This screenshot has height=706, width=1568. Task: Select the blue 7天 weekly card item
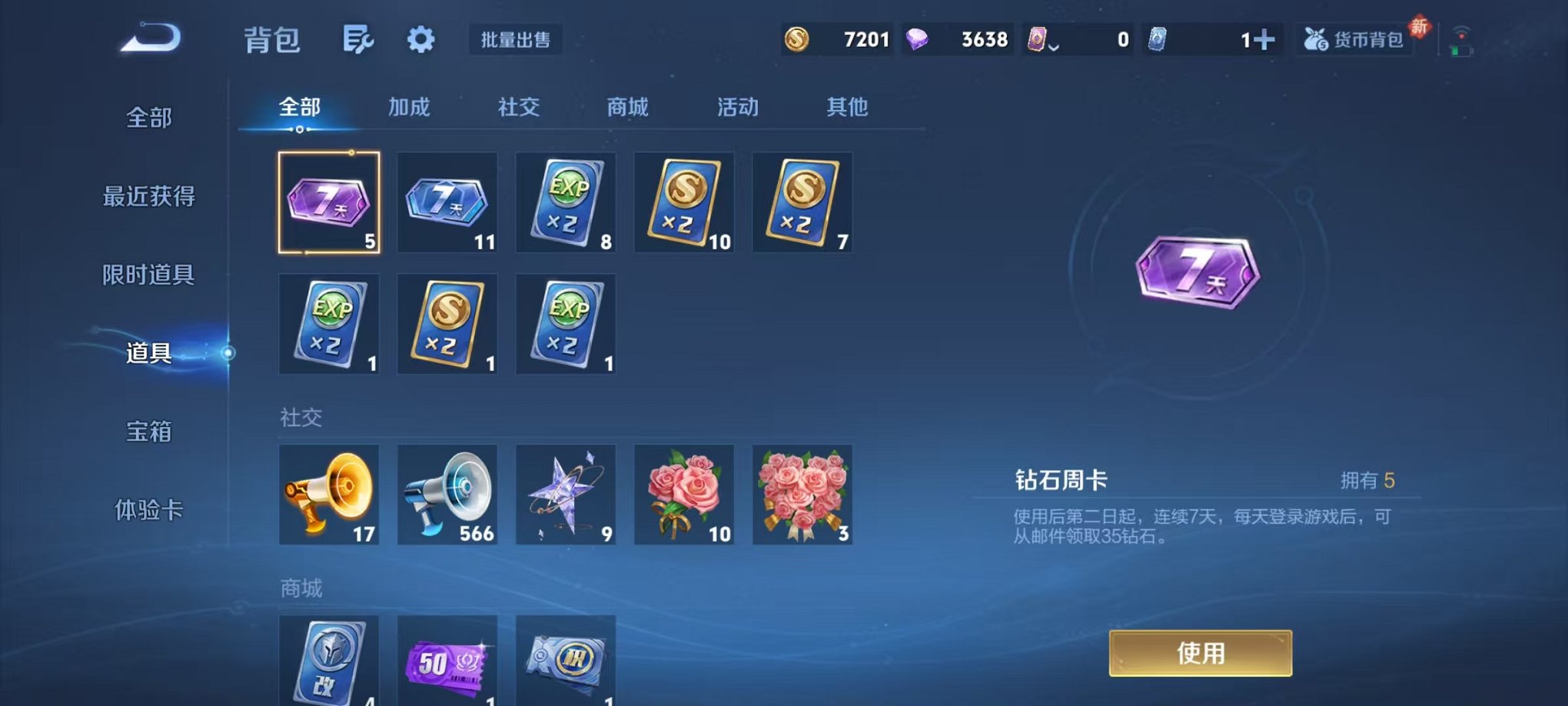(447, 202)
